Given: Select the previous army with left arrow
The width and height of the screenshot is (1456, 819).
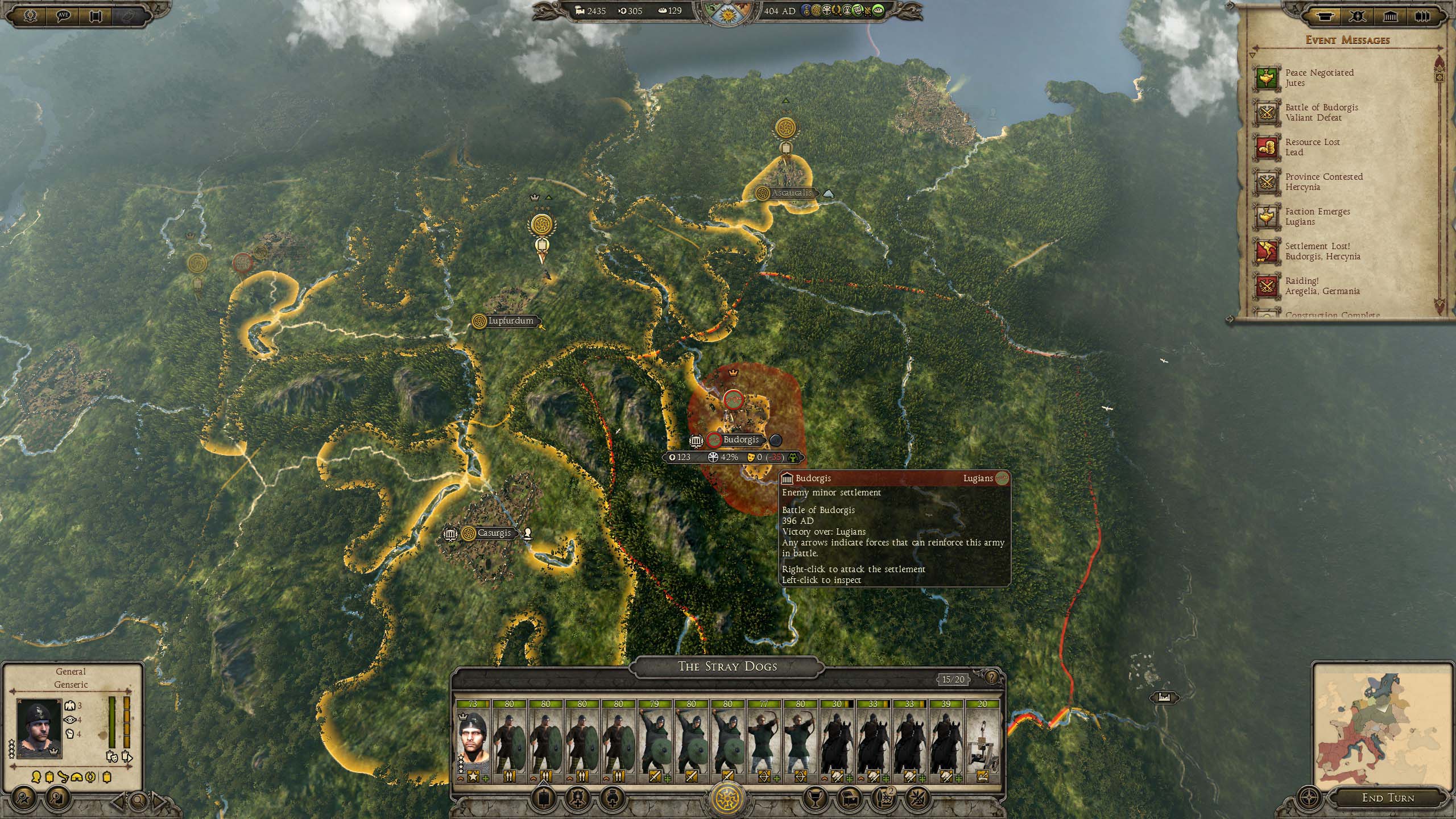Looking at the screenshot, I should pyautogui.click(x=119, y=801).
